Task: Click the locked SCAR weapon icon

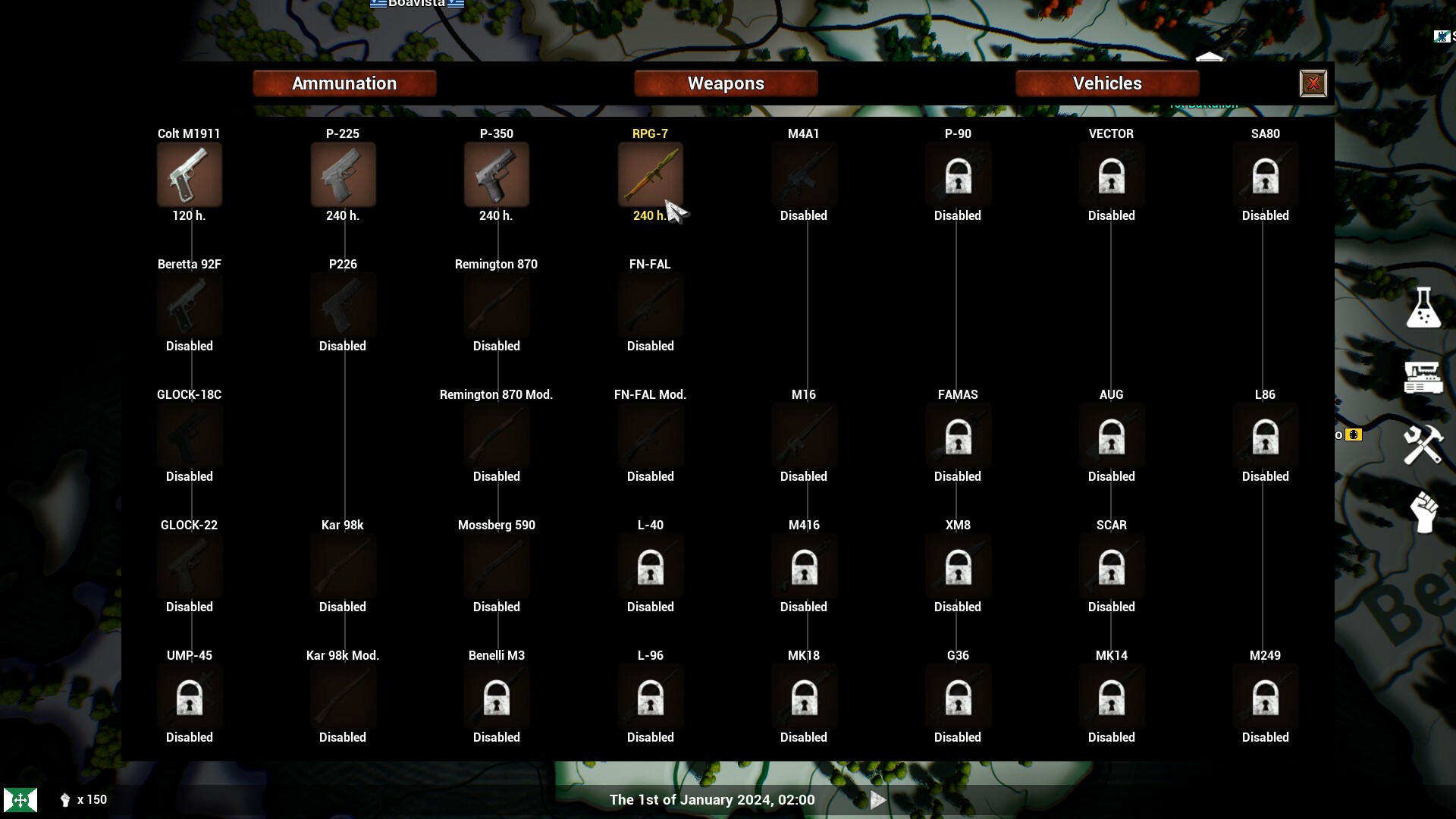Action: (1111, 566)
